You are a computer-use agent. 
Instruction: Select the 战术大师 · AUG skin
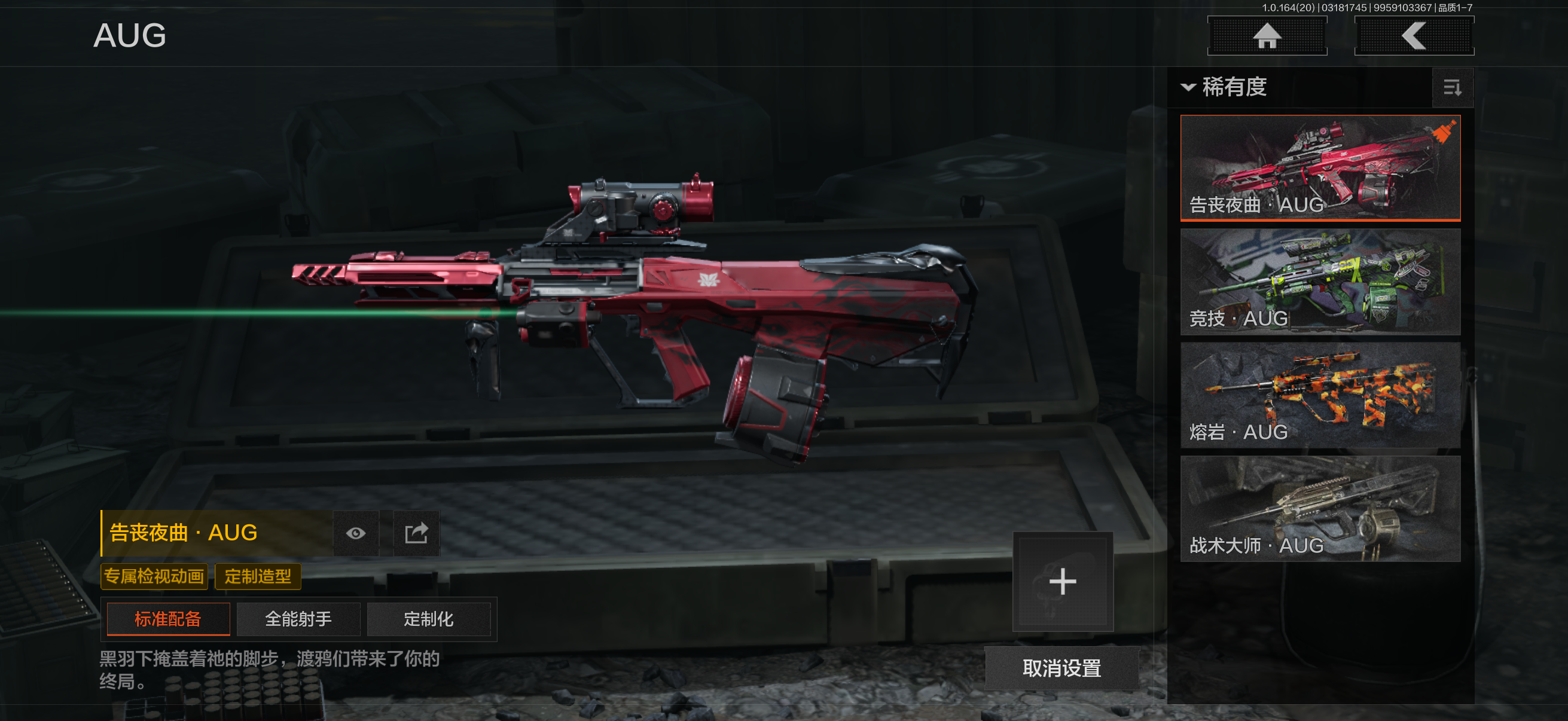point(1320,509)
